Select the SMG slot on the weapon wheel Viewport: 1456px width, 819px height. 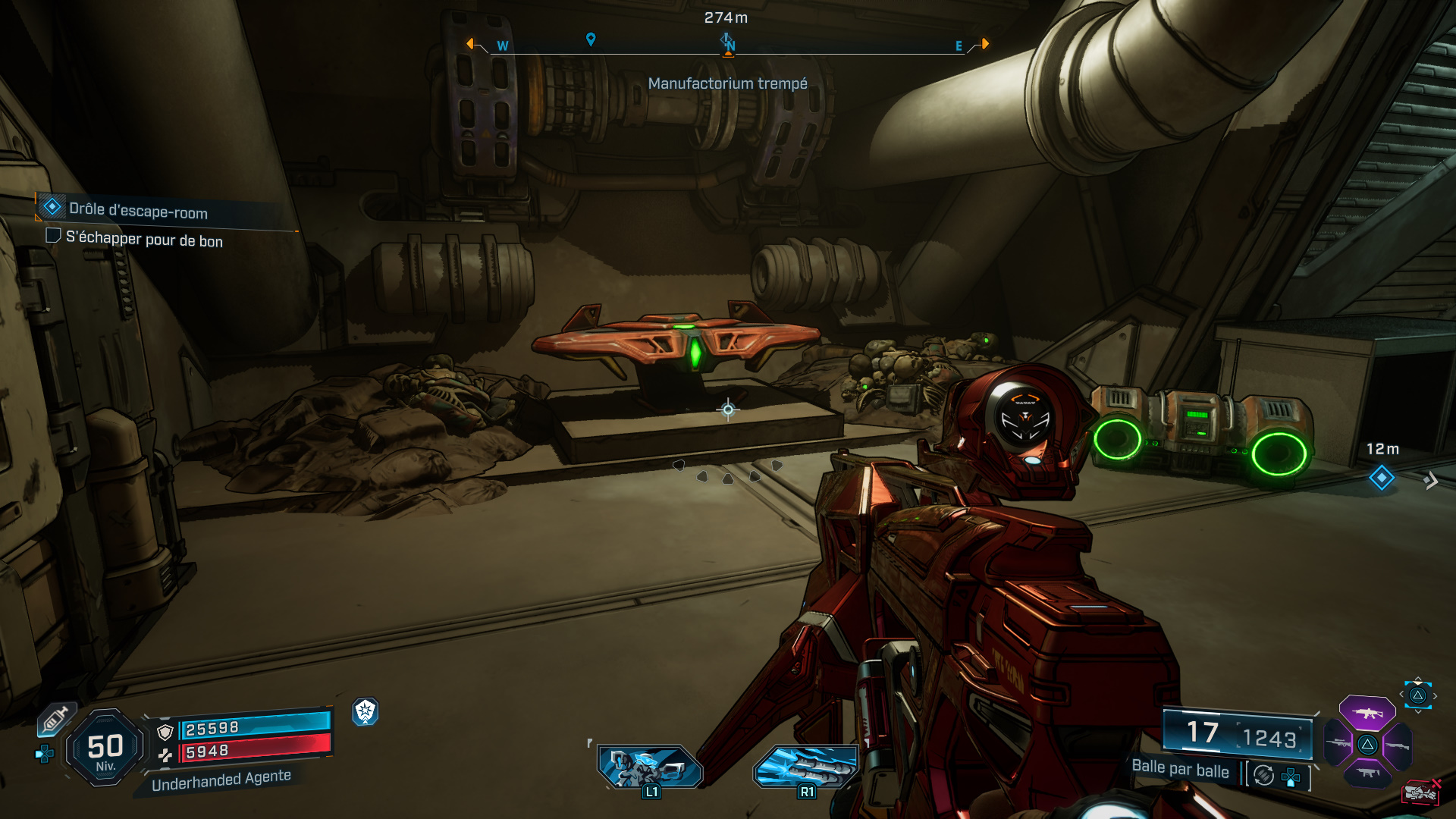(1368, 772)
